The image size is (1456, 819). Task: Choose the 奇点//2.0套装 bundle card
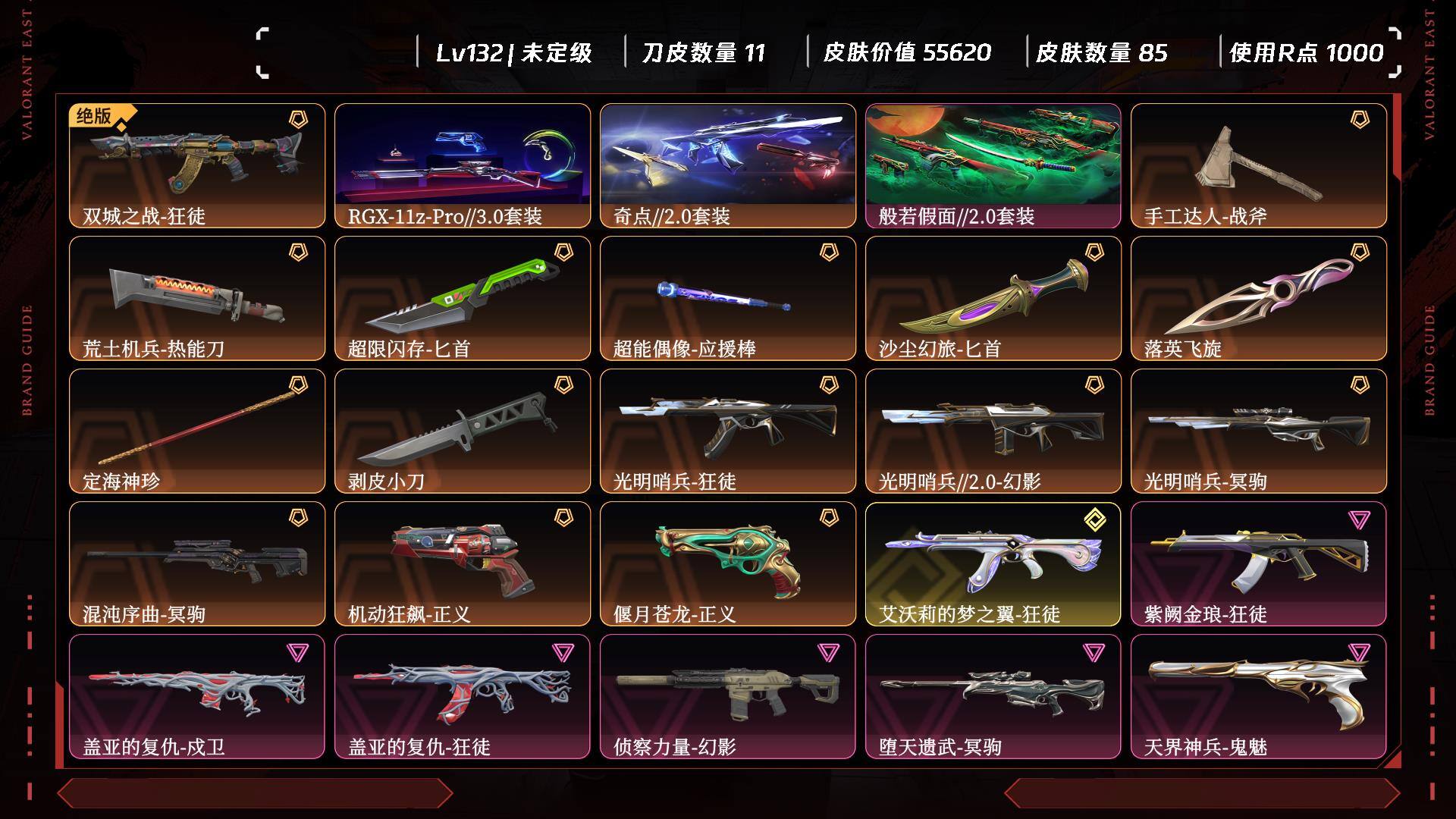tap(728, 165)
